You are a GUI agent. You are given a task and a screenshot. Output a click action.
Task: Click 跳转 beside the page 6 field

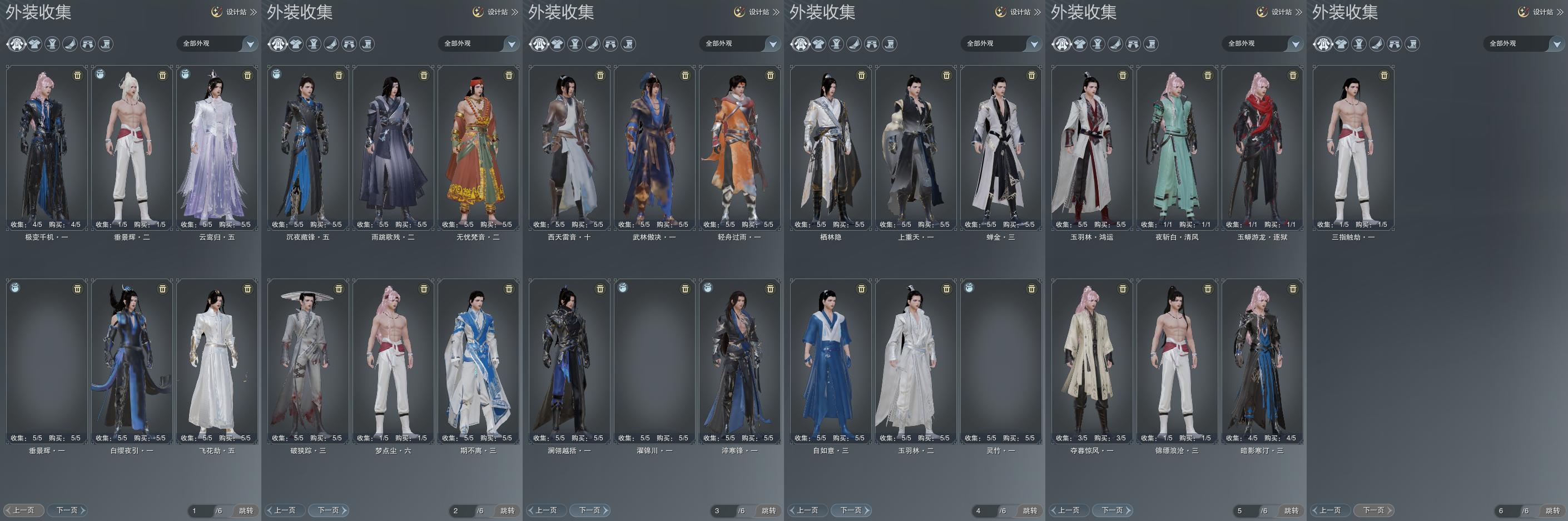1552,510
